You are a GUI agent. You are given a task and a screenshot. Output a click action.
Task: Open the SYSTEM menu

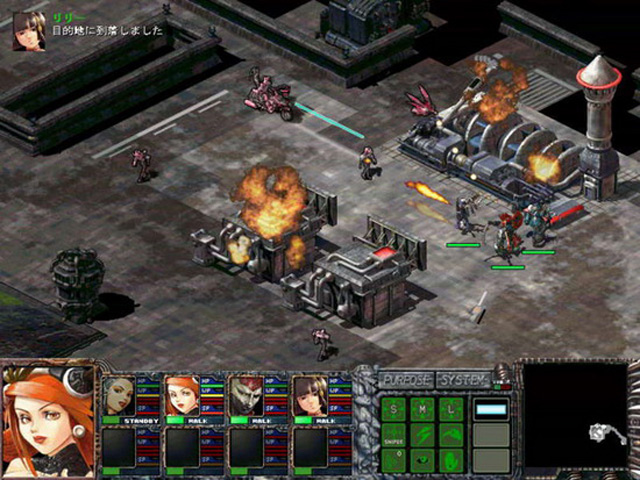click(464, 381)
